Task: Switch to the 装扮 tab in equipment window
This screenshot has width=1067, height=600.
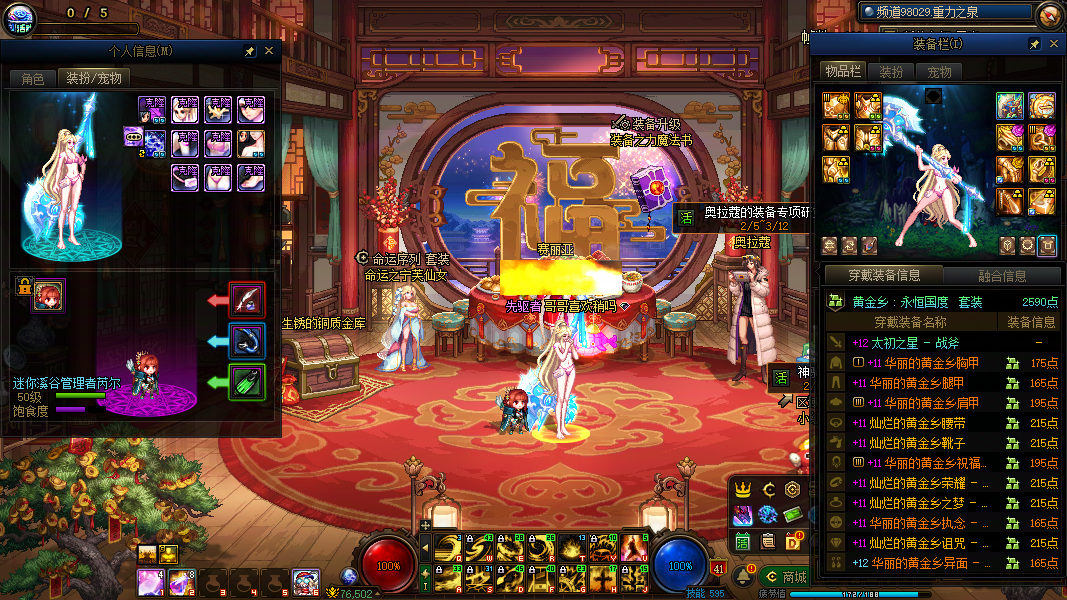Action: pyautogui.click(x=891, y=72)
